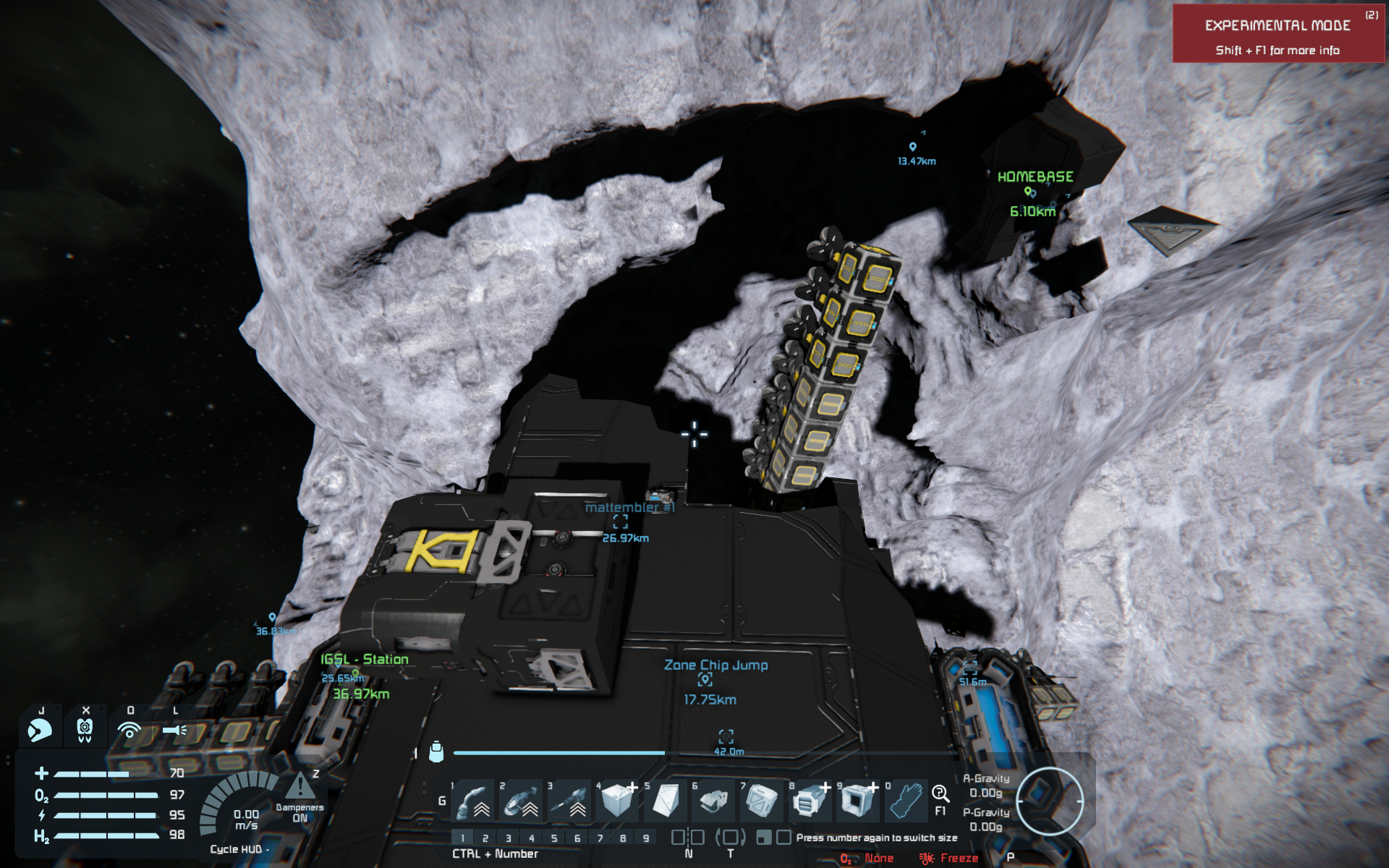Click the Experimental Mode notice banner
This screenshot has height=868, width=1389.
pos(1278,34)
